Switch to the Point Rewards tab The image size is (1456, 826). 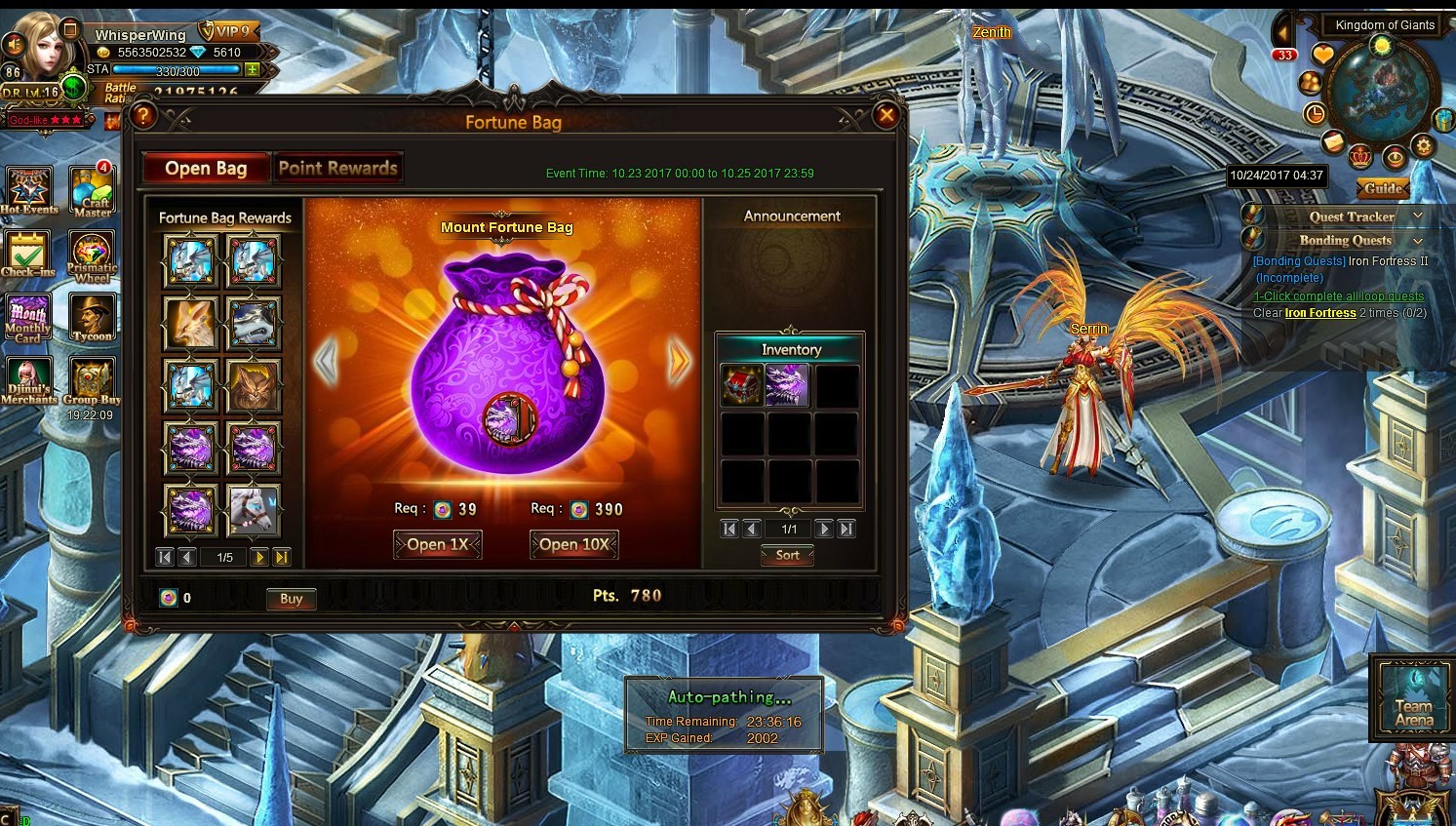click(x=337, y=168)
